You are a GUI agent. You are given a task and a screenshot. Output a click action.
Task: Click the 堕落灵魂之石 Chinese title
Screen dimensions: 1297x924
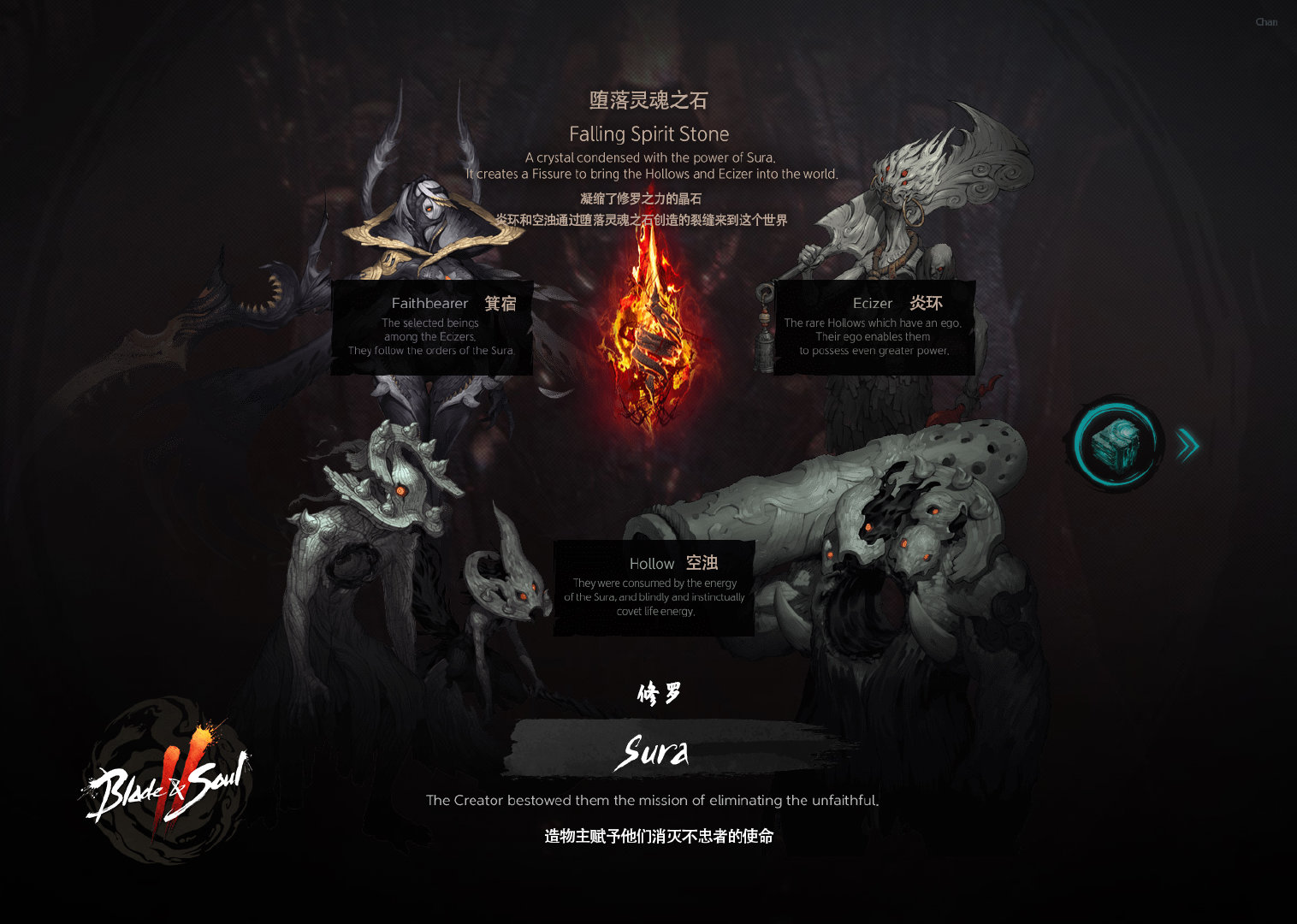click(648, 99)
